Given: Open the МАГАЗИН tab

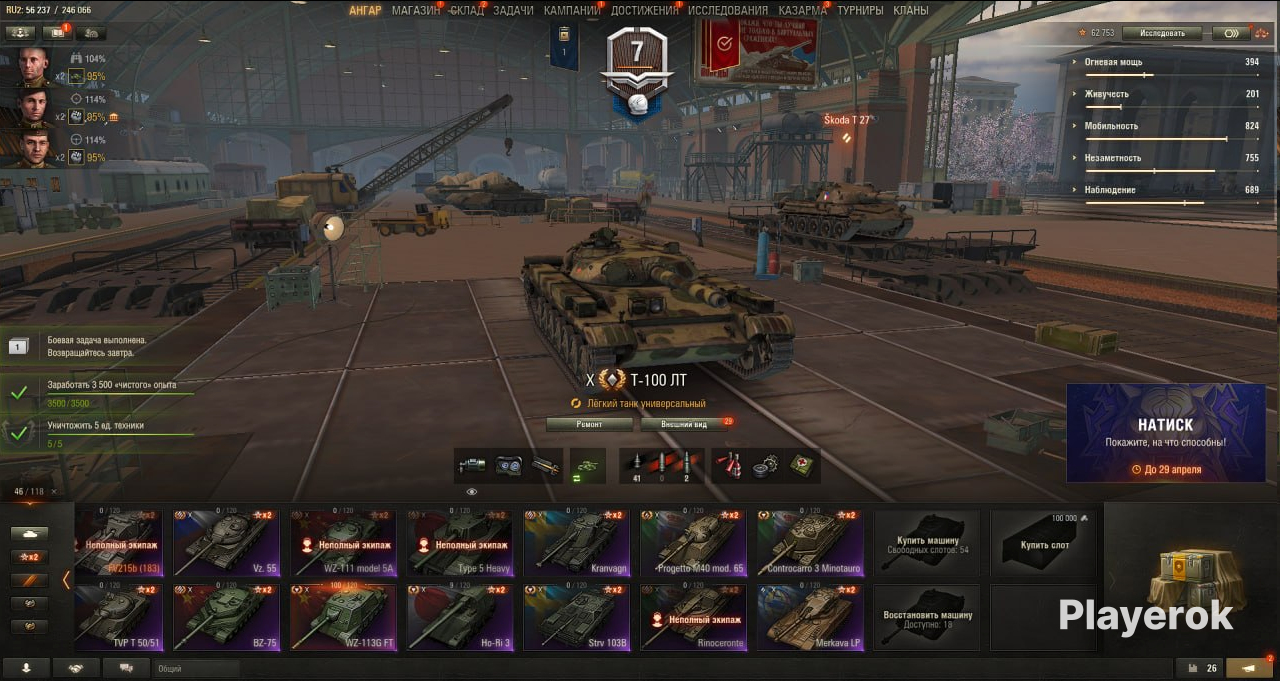Looking at the screenshot, I should 415,10.
